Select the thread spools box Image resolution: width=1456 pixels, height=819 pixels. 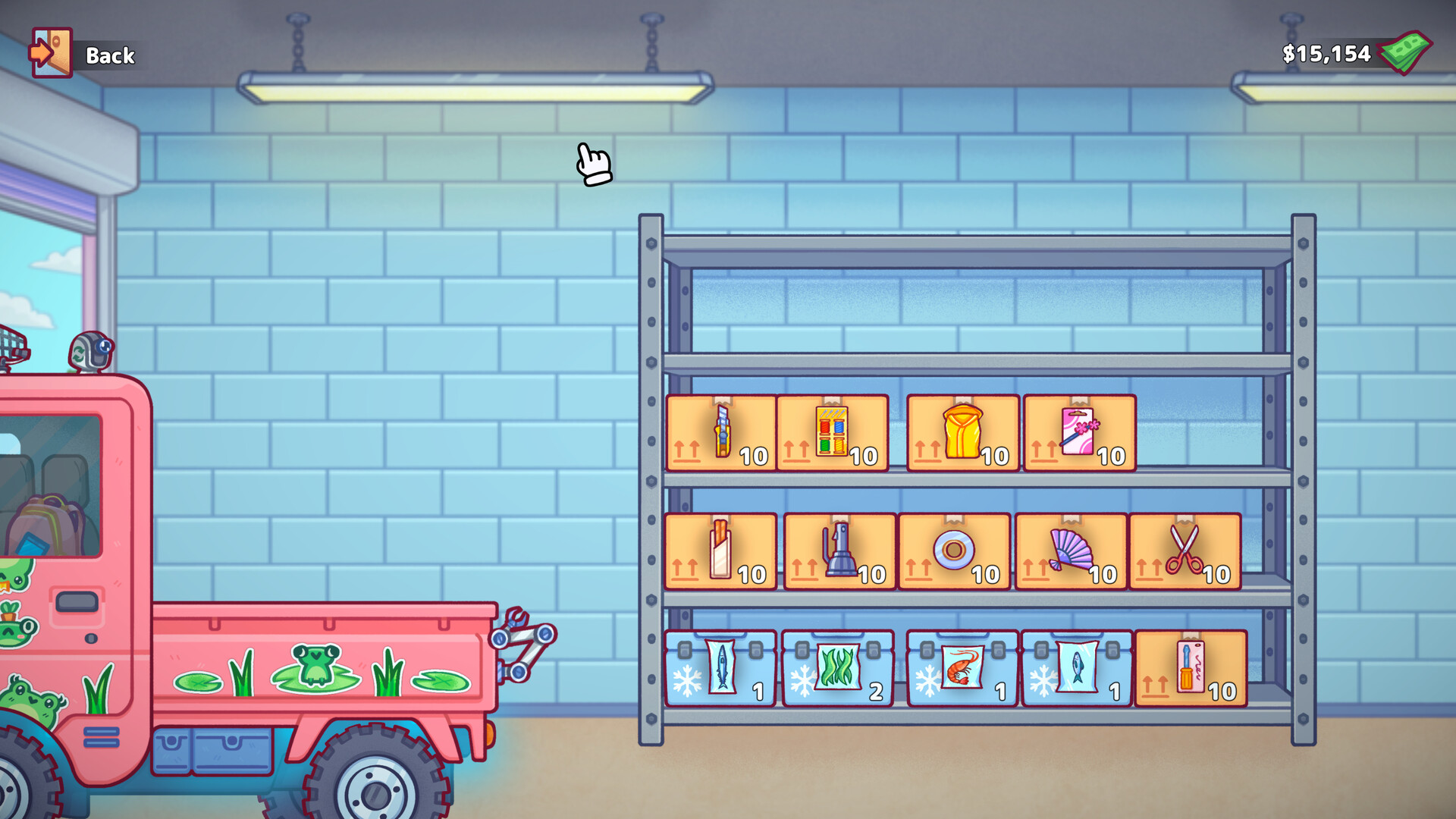click(x=832, y=433)
